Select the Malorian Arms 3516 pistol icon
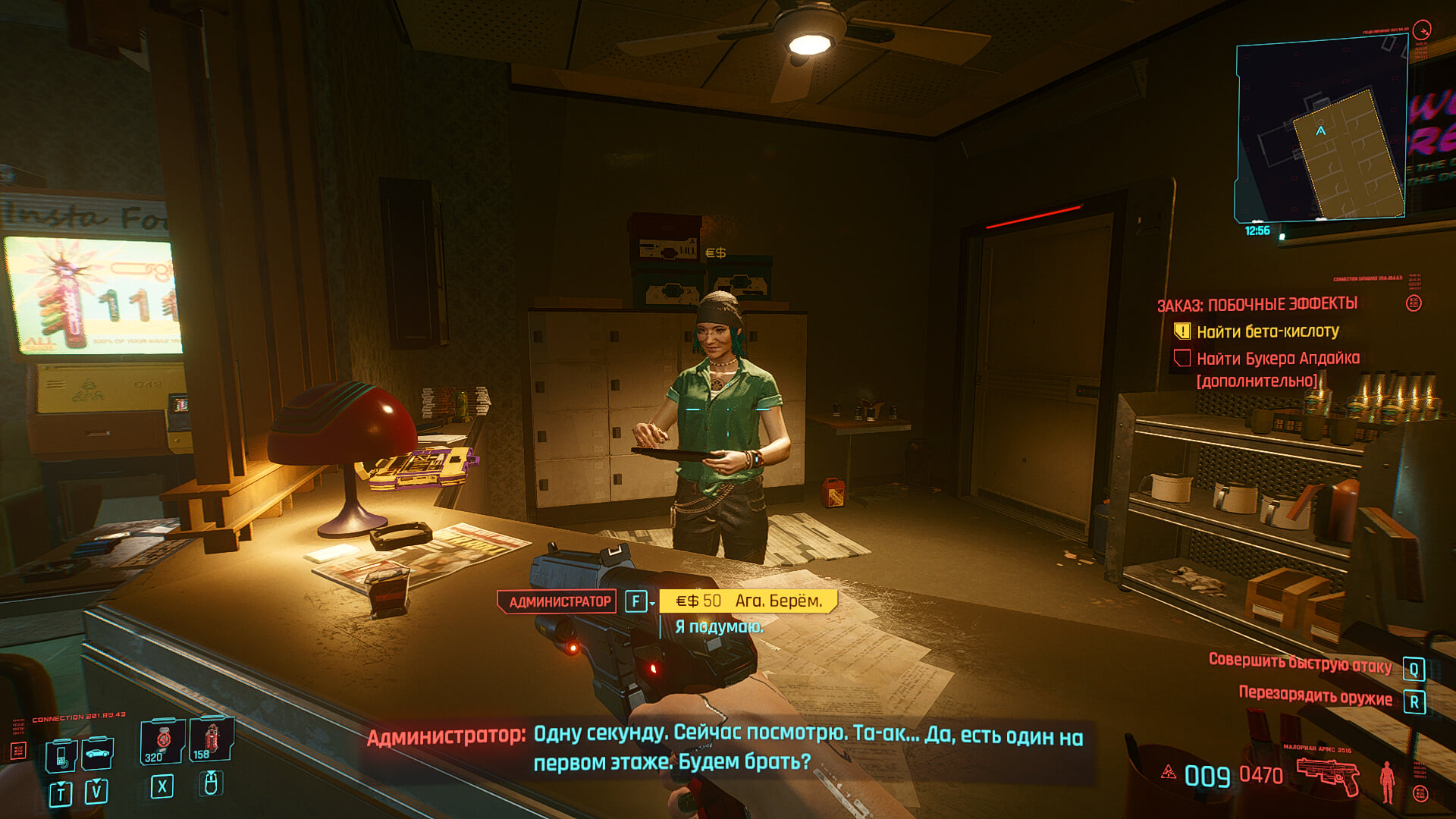1456x819 pixels. click(1327, 775)
